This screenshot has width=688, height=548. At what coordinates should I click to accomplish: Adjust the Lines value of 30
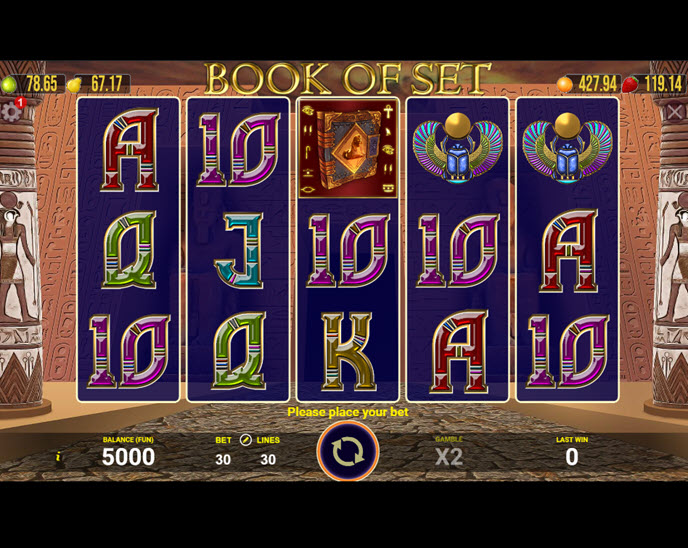(267, 459)
